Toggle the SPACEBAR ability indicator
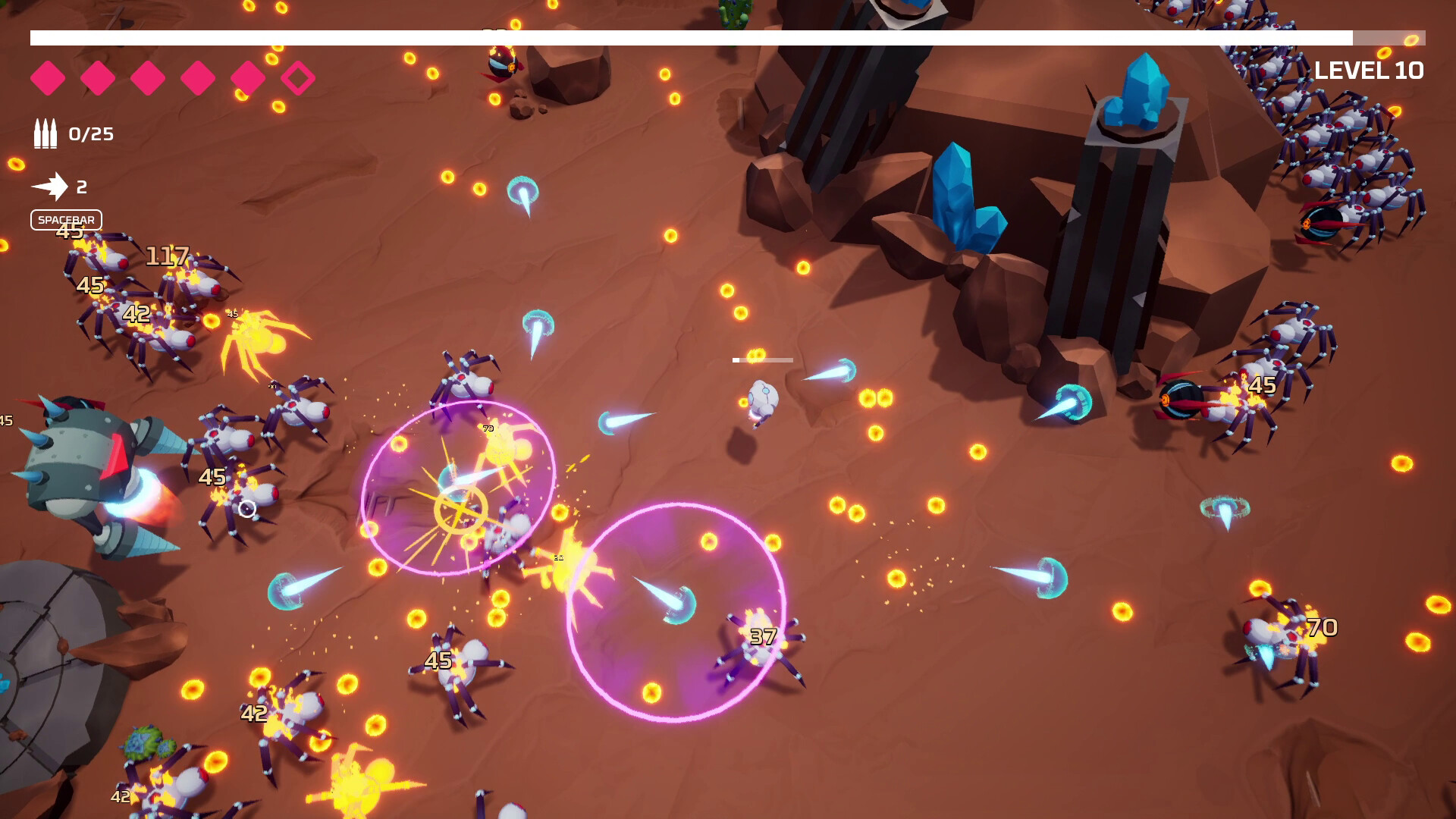The width and height of the screenshot is (1456, 819). [65, 220]
